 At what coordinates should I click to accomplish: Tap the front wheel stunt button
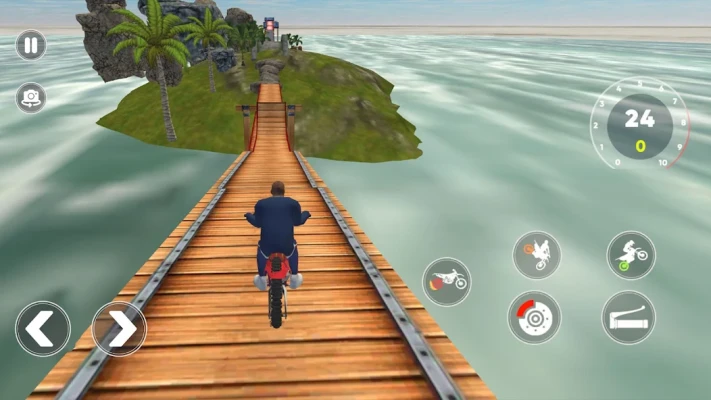tap(537, 255)
